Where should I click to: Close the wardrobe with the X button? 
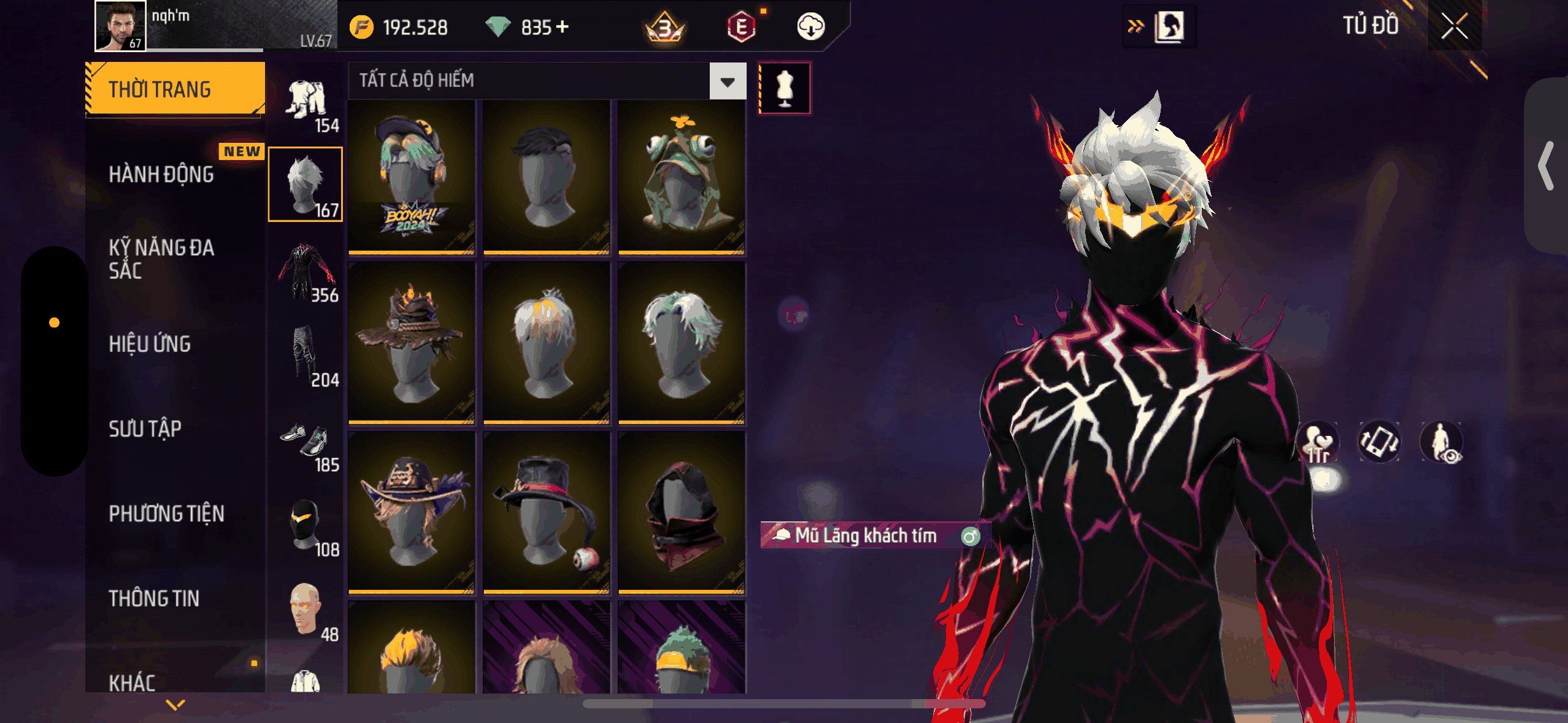click(1454, 26)
